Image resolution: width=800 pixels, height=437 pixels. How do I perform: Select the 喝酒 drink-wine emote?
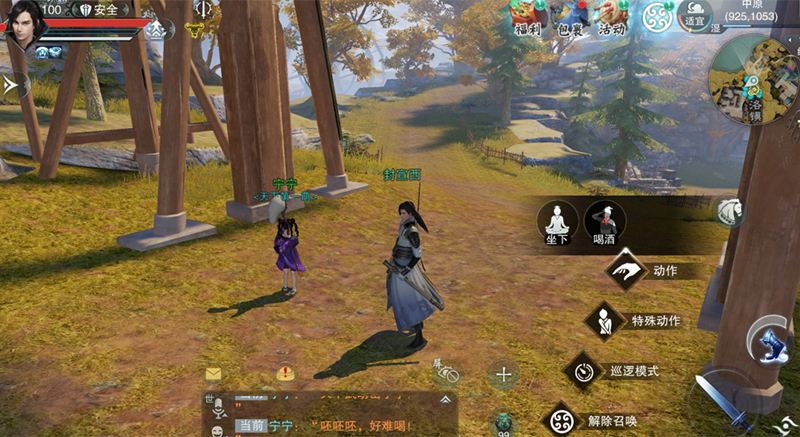pyautogui.click(x=603, y=221)
